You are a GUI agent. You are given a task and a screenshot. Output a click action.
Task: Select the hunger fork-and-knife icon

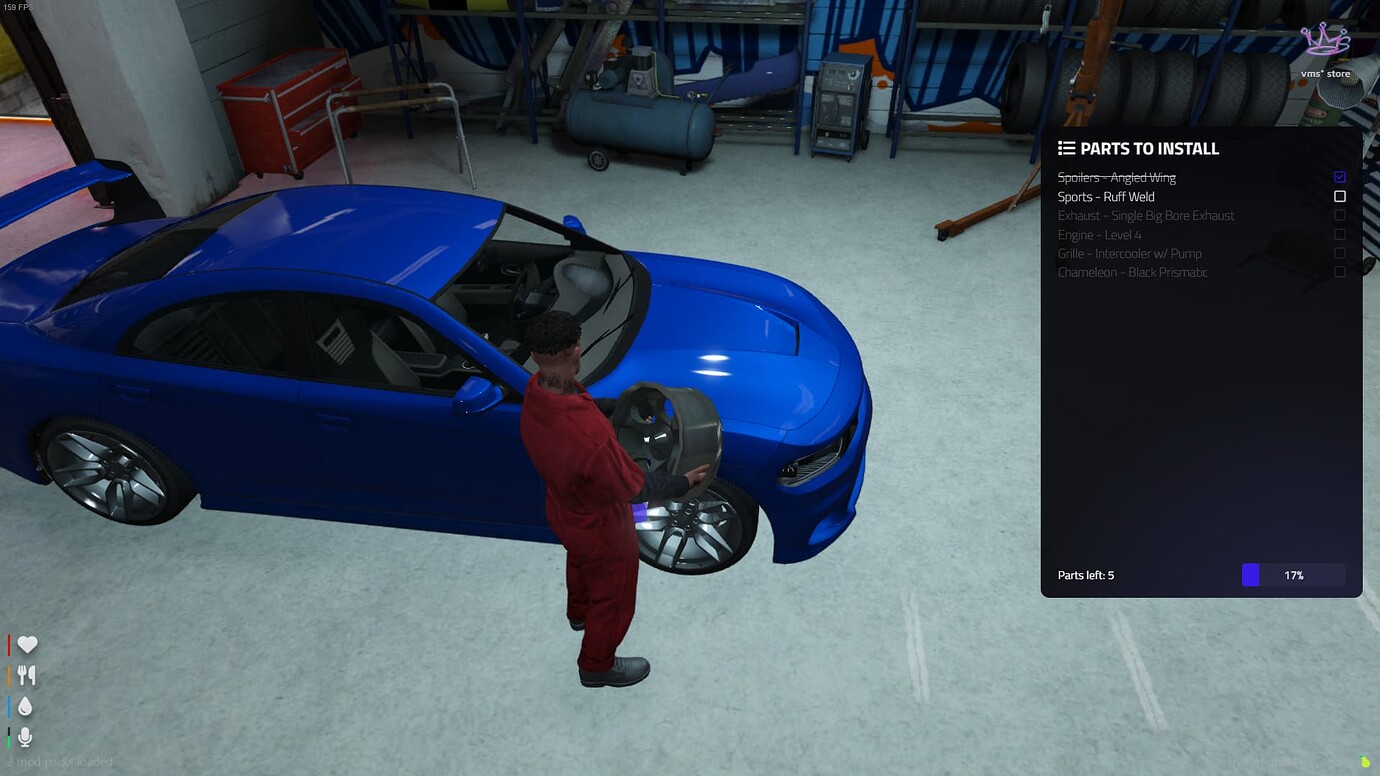coord(27,675)
